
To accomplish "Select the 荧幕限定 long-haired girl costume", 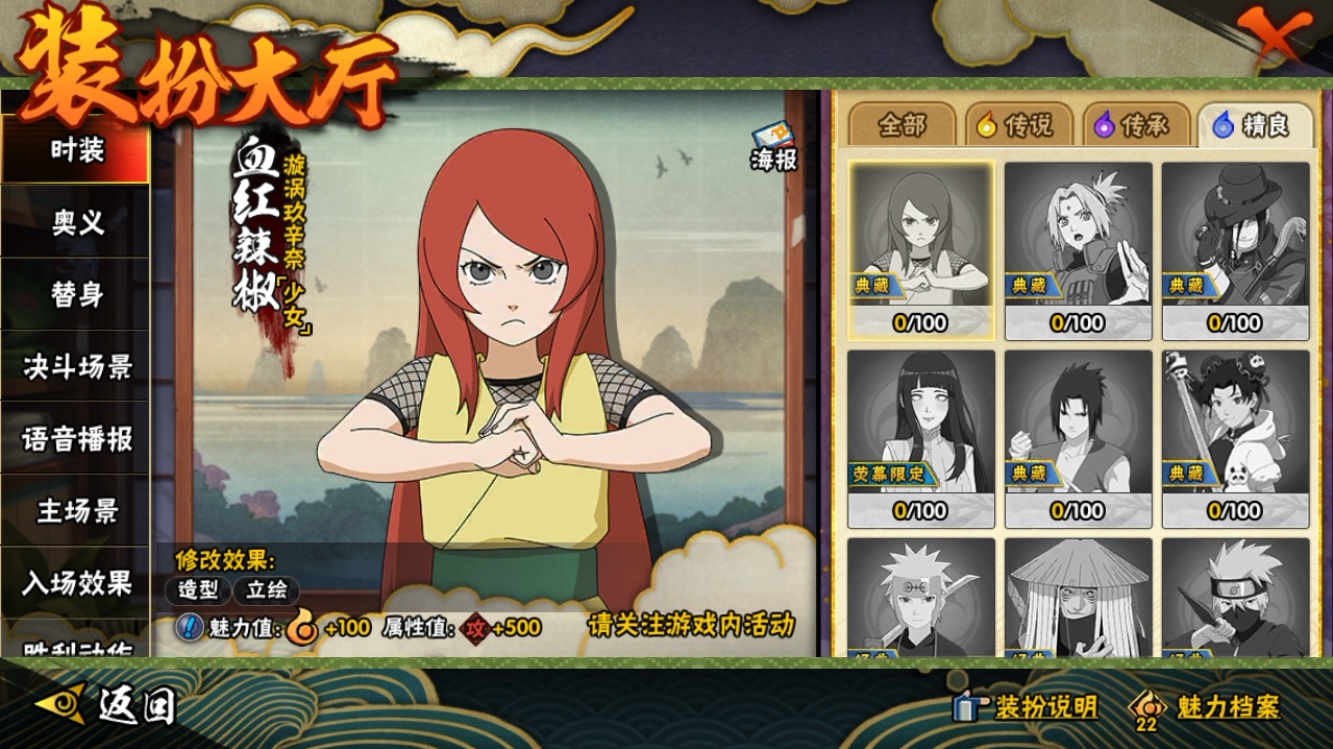I will tap(920, 438).
